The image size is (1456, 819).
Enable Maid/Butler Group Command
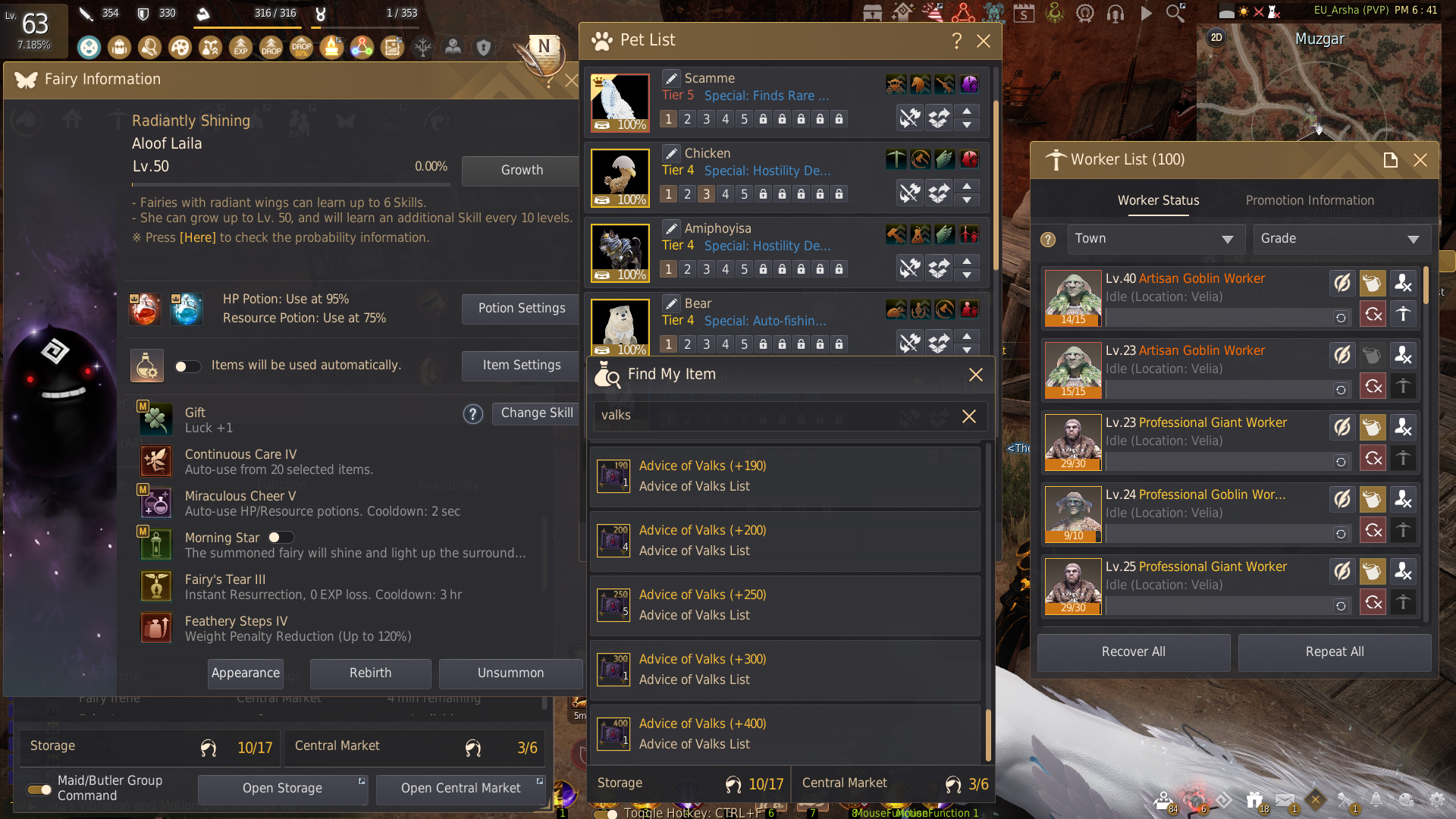[x=39, y=789]
